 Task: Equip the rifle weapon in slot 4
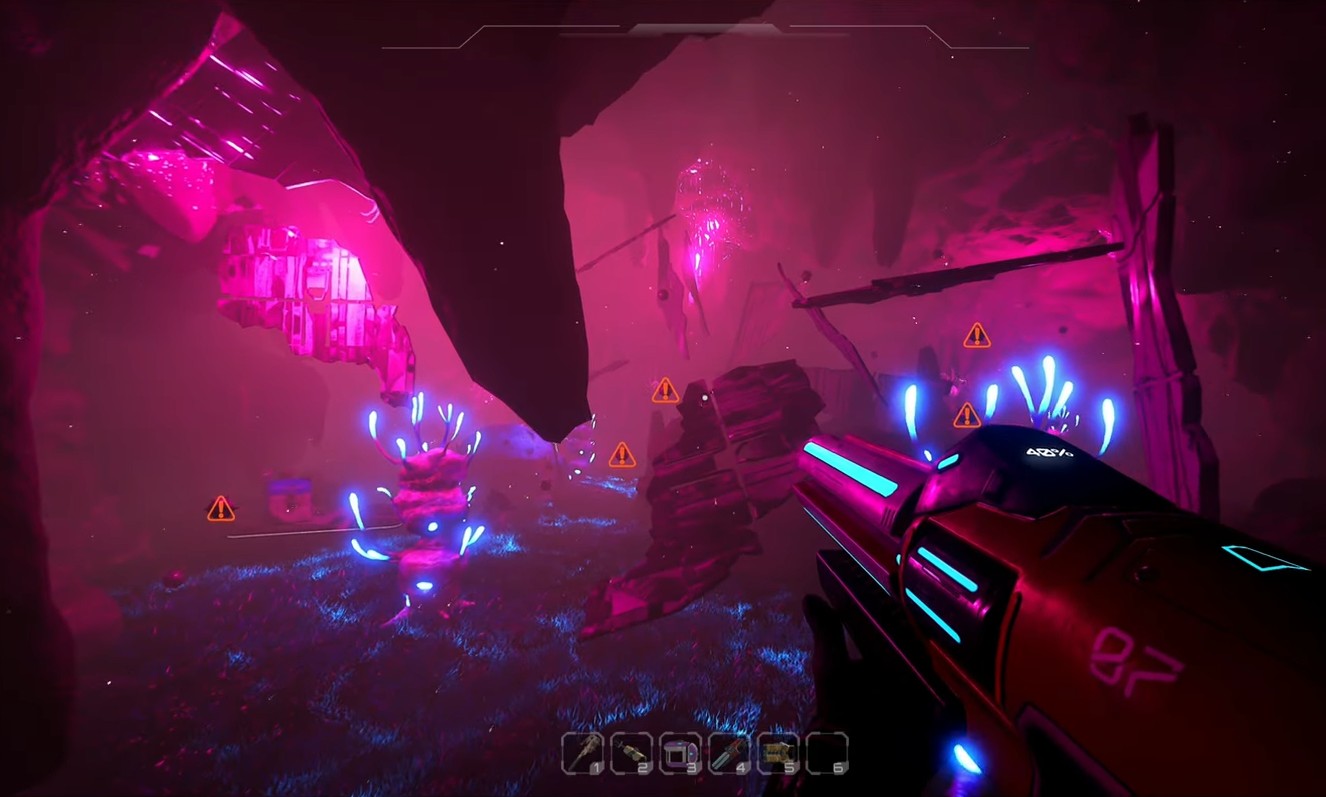pyautogui.click(x=728, y=753)
